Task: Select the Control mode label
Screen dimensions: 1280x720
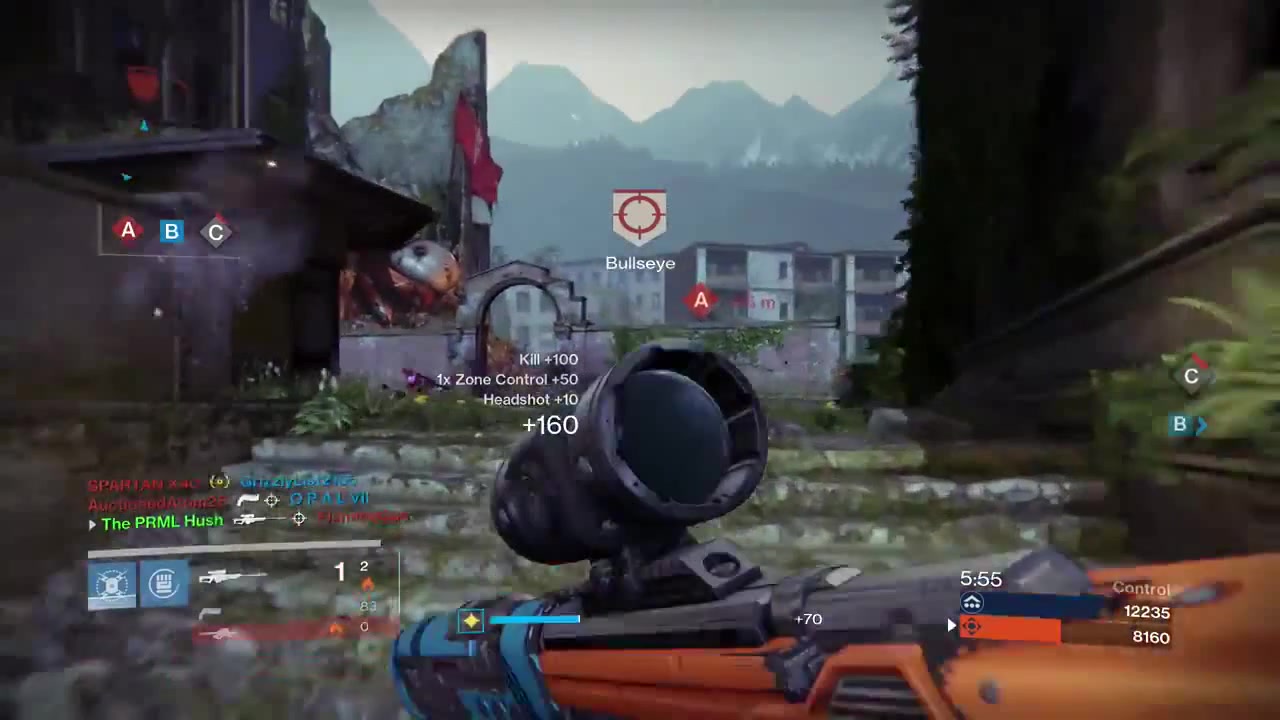Action: (x=1141, y=588)
